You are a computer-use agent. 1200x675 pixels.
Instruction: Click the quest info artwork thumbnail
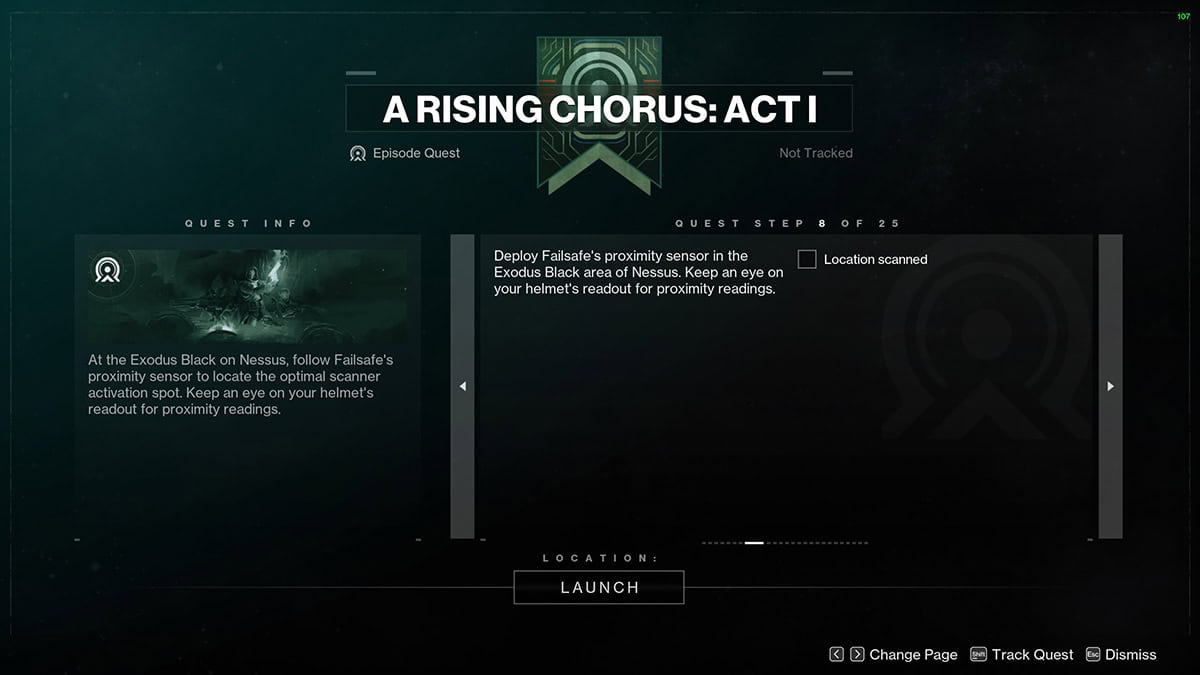pos(247,296)
